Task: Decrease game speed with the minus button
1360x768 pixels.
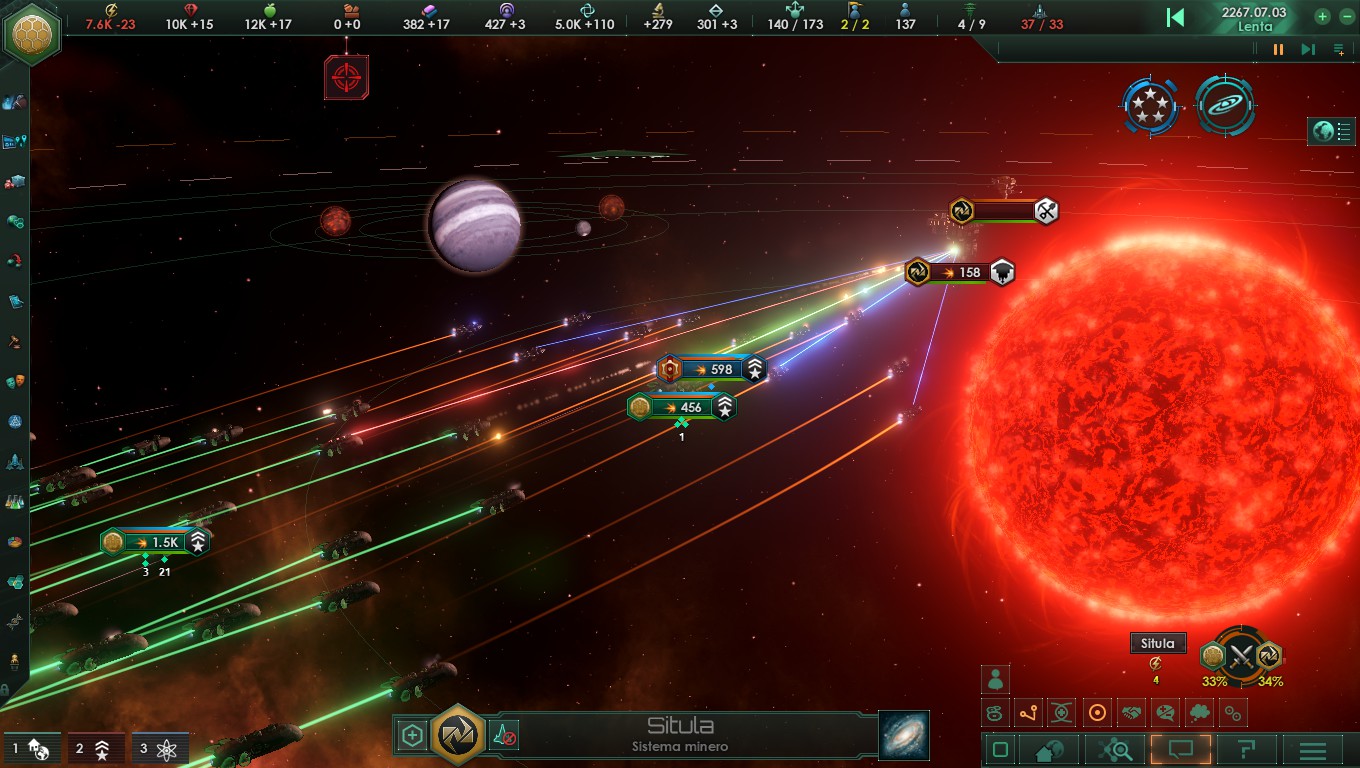Action: pos(1346,16)
